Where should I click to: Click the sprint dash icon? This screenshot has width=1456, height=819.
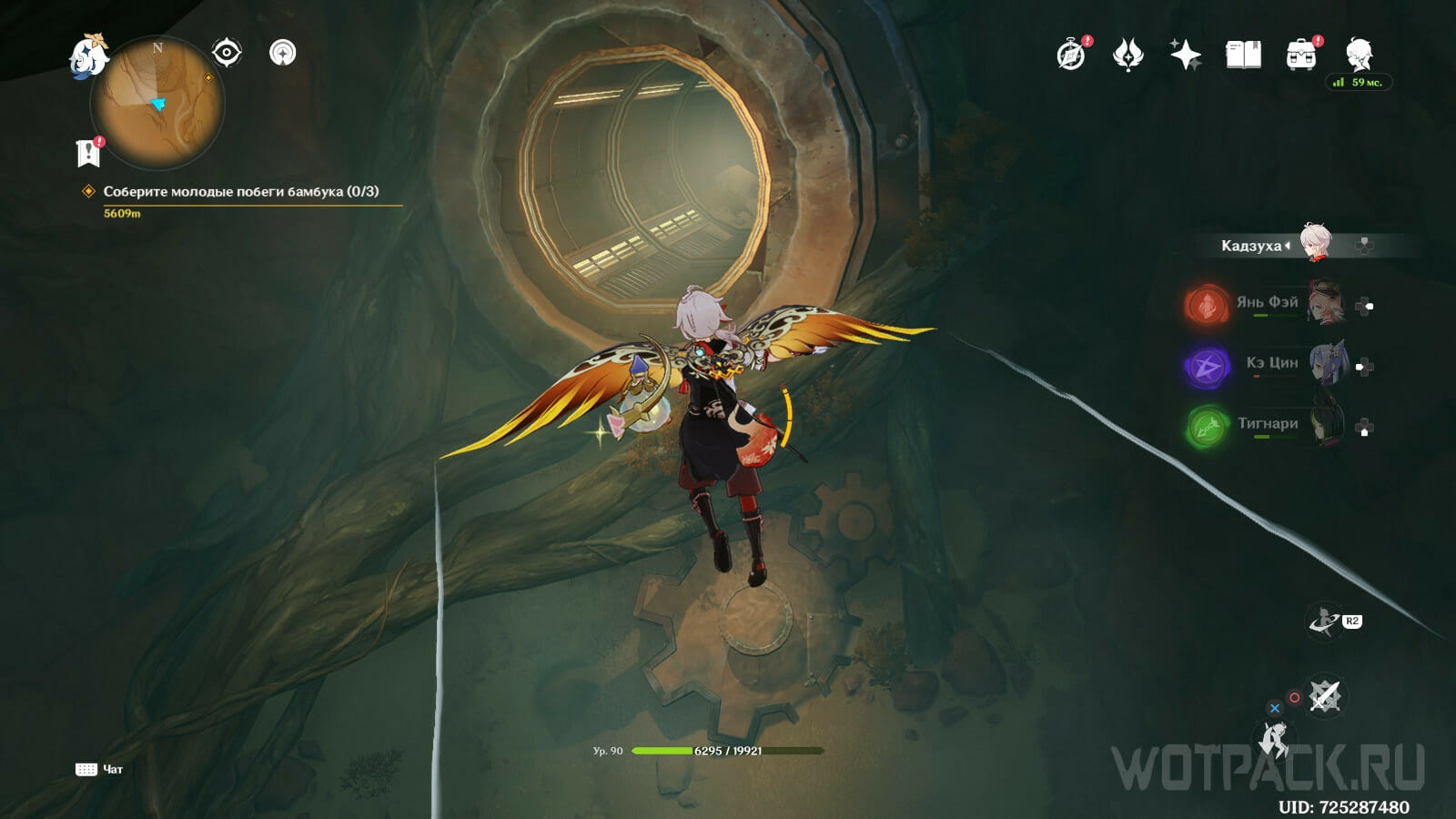[x=1274, y=739]
